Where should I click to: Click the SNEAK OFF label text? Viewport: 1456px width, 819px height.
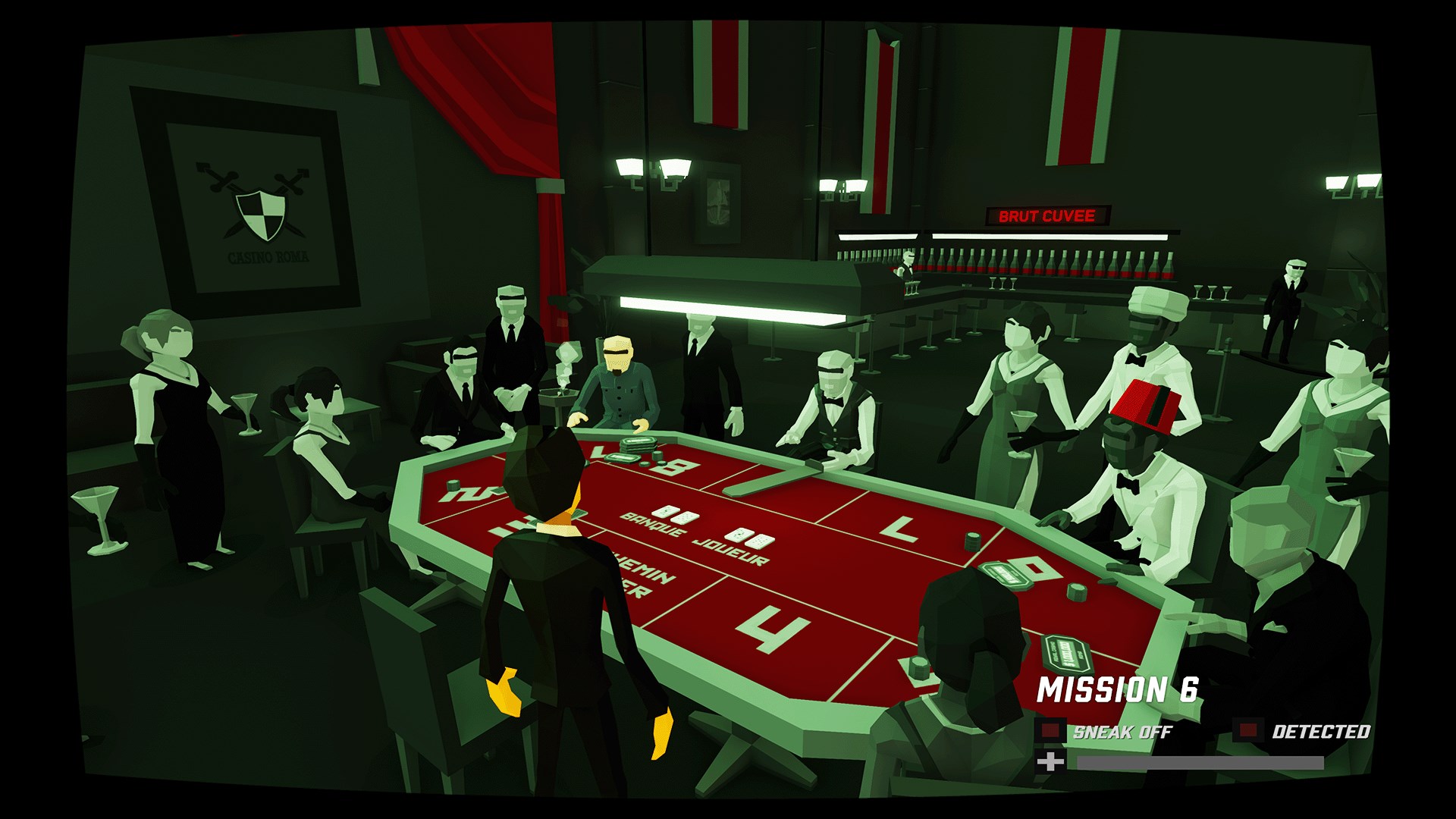tap(1122, 732)
